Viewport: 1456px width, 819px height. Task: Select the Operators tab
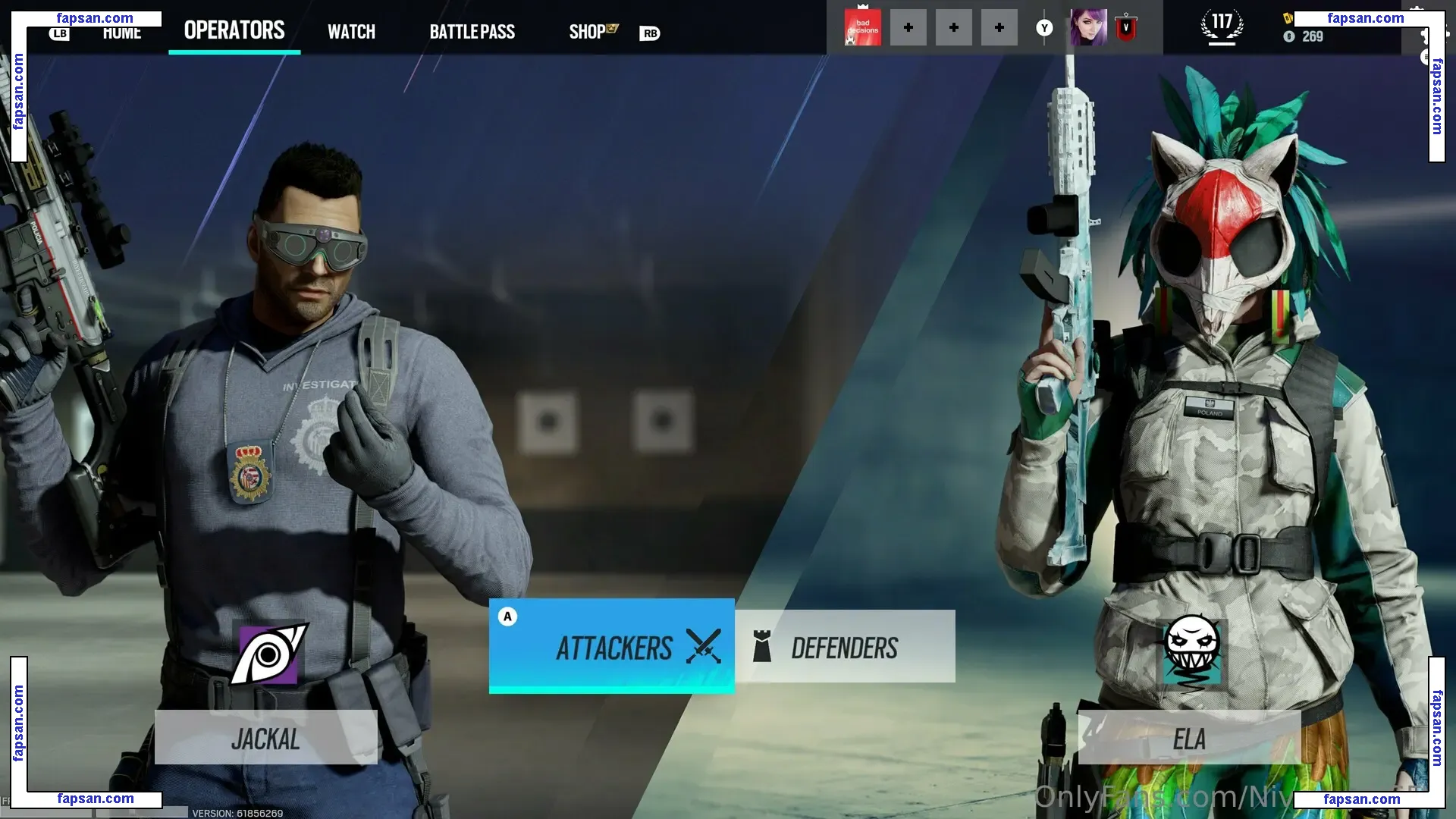(234, 30)
